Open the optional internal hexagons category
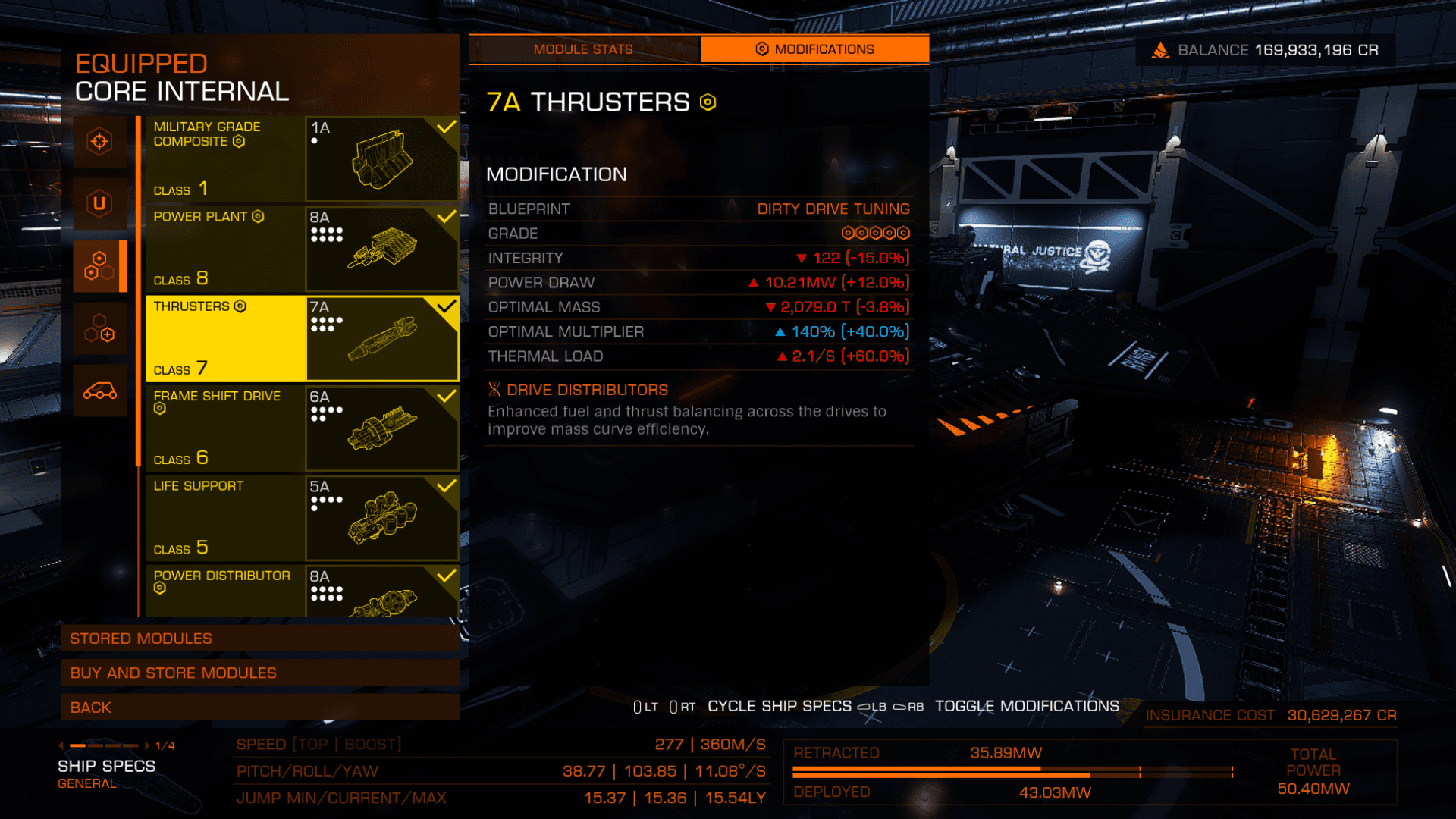The width and height of the screenshot is (1456, 819). [x=99, y=328]
